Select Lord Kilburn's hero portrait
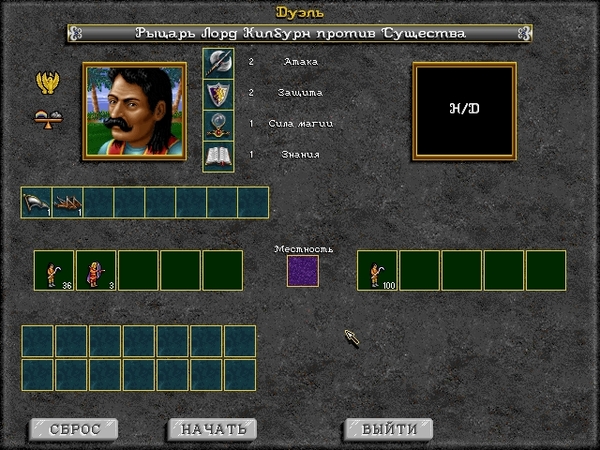Image resolution: width=600 pixels, height=450 pixels. point(134,110)
